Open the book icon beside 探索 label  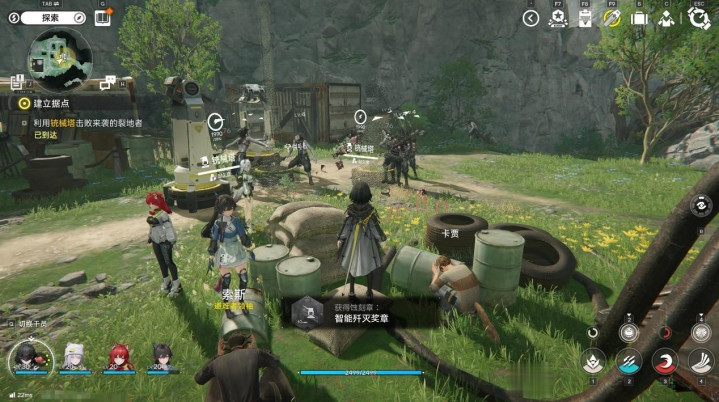click(102, 17)
